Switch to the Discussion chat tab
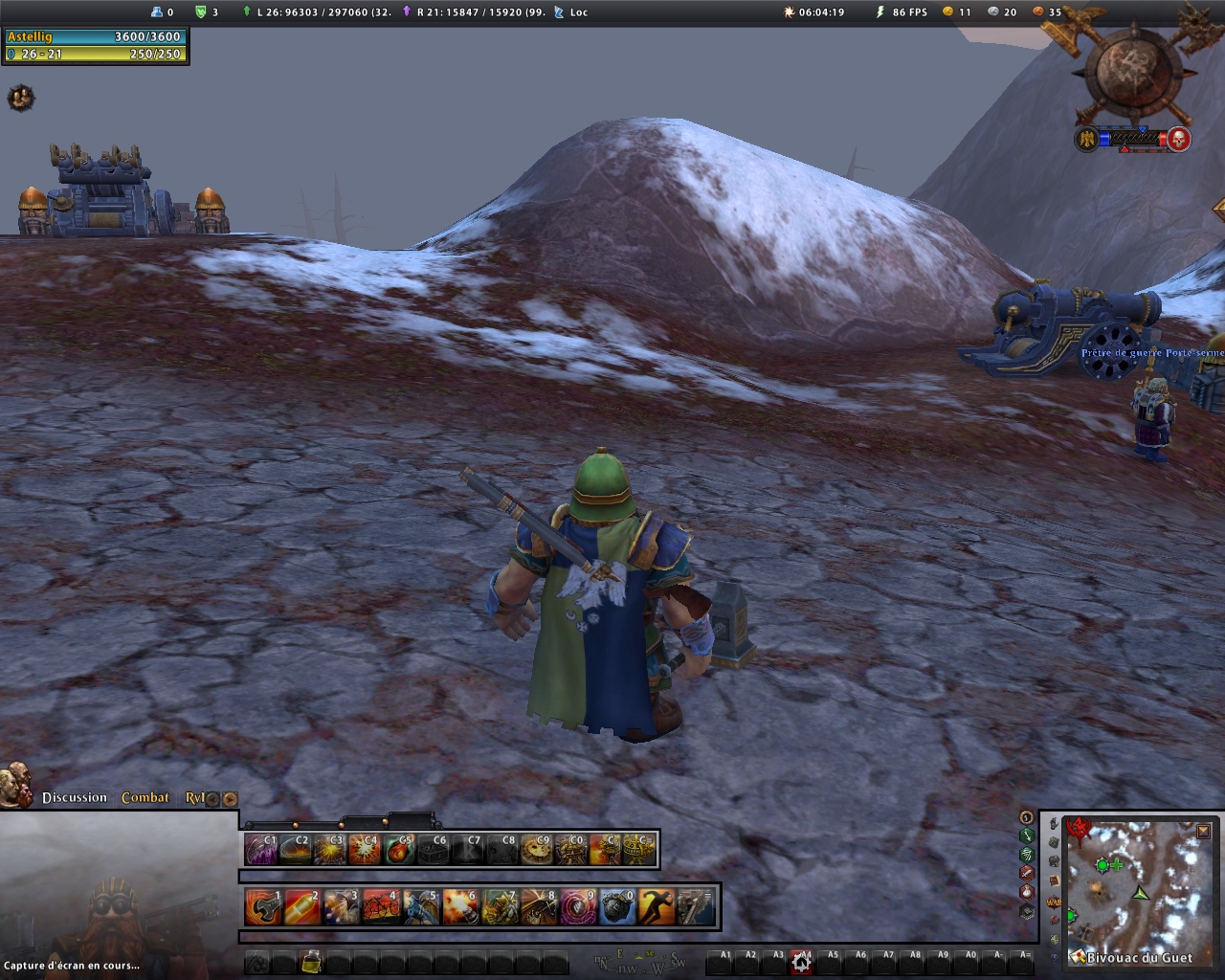This screenshot has width=1225, height=980. click(x=75, y=798)
